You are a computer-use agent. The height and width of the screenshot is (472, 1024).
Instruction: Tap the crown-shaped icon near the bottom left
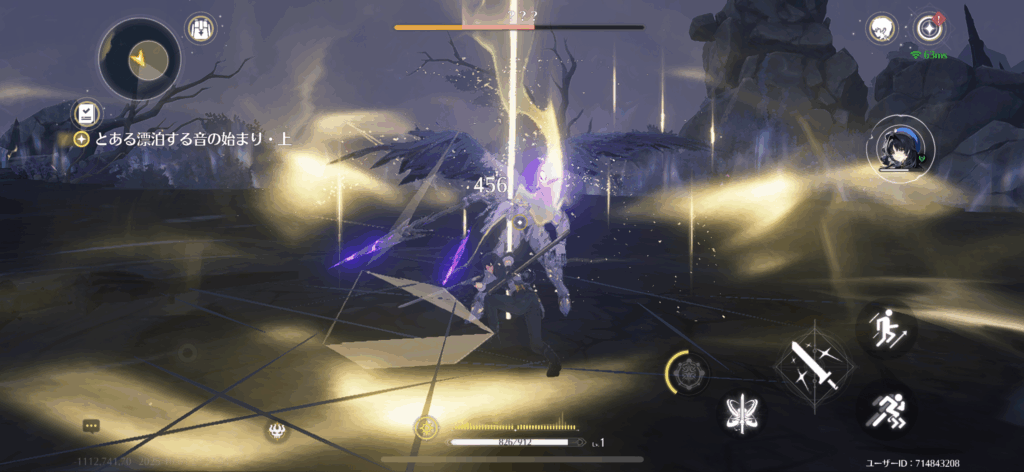(277, 431)
